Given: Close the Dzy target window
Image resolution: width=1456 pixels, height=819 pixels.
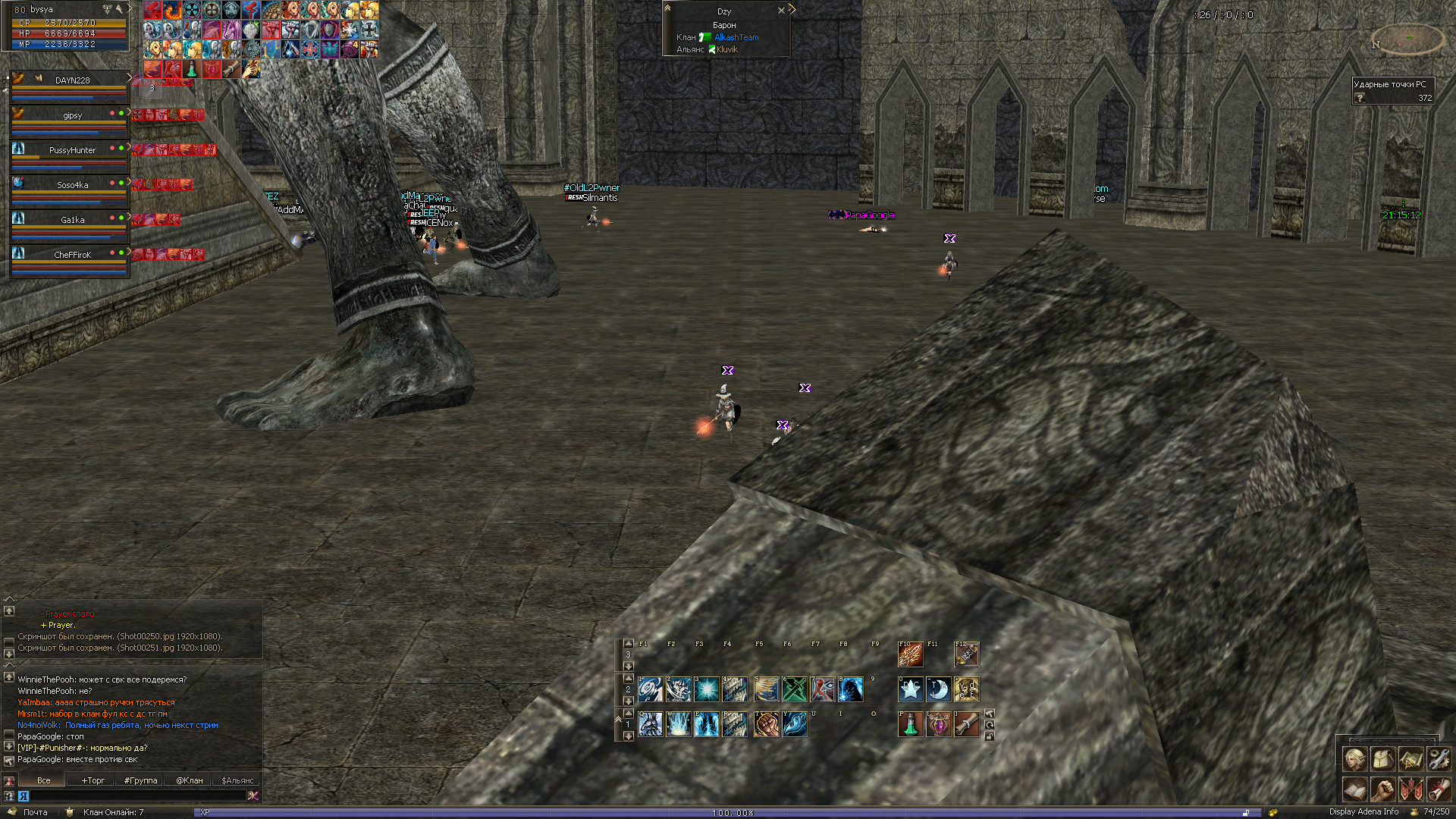Looking at the screenshot, I should pyautogui.click(x=781, y=11).
